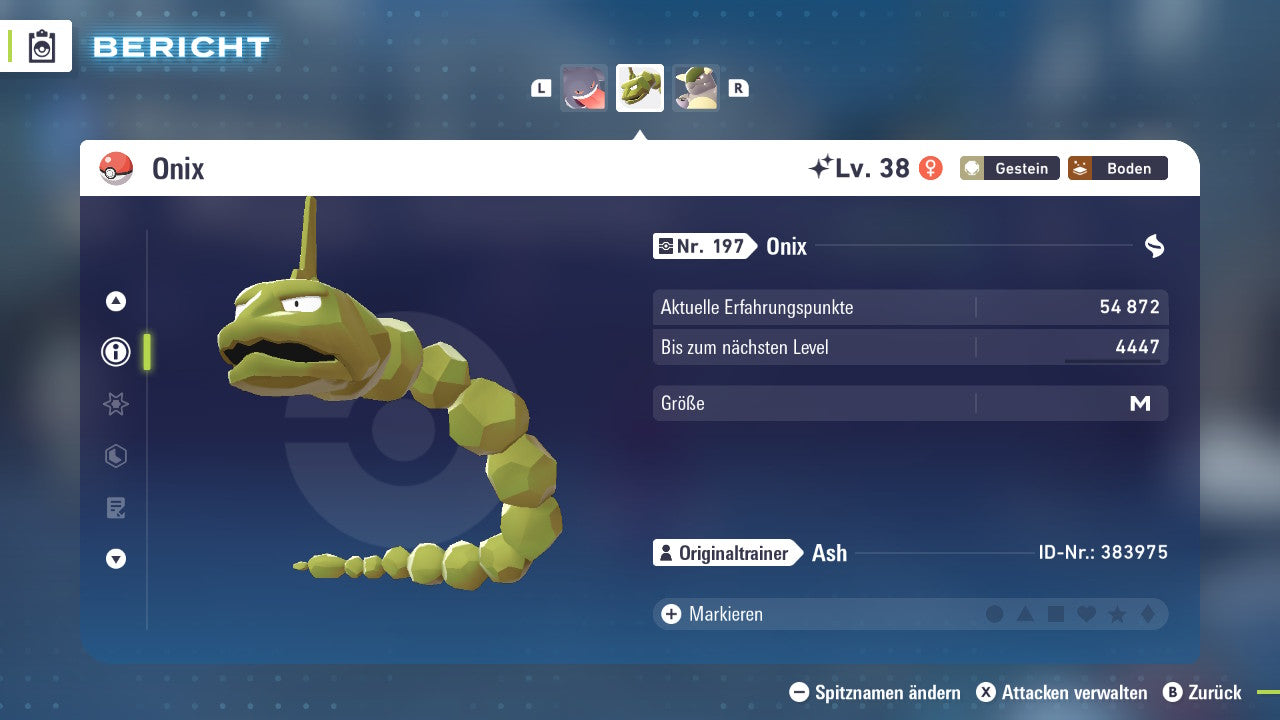The width and height of the screenshot is (1280, 720).
Task: Toggle the diamond marking
Action: click(1147, 614)
